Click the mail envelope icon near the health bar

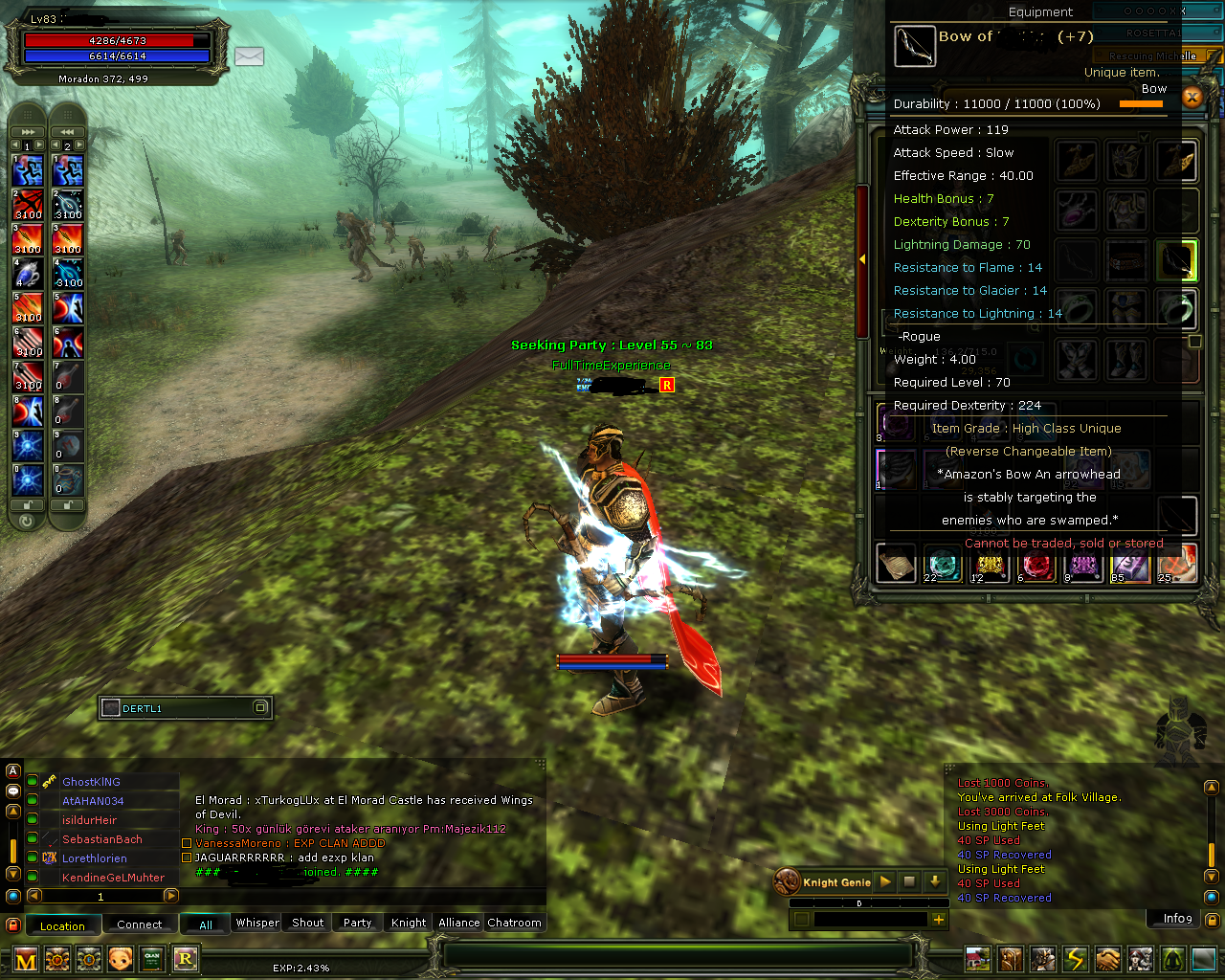(x=249, y=57)
